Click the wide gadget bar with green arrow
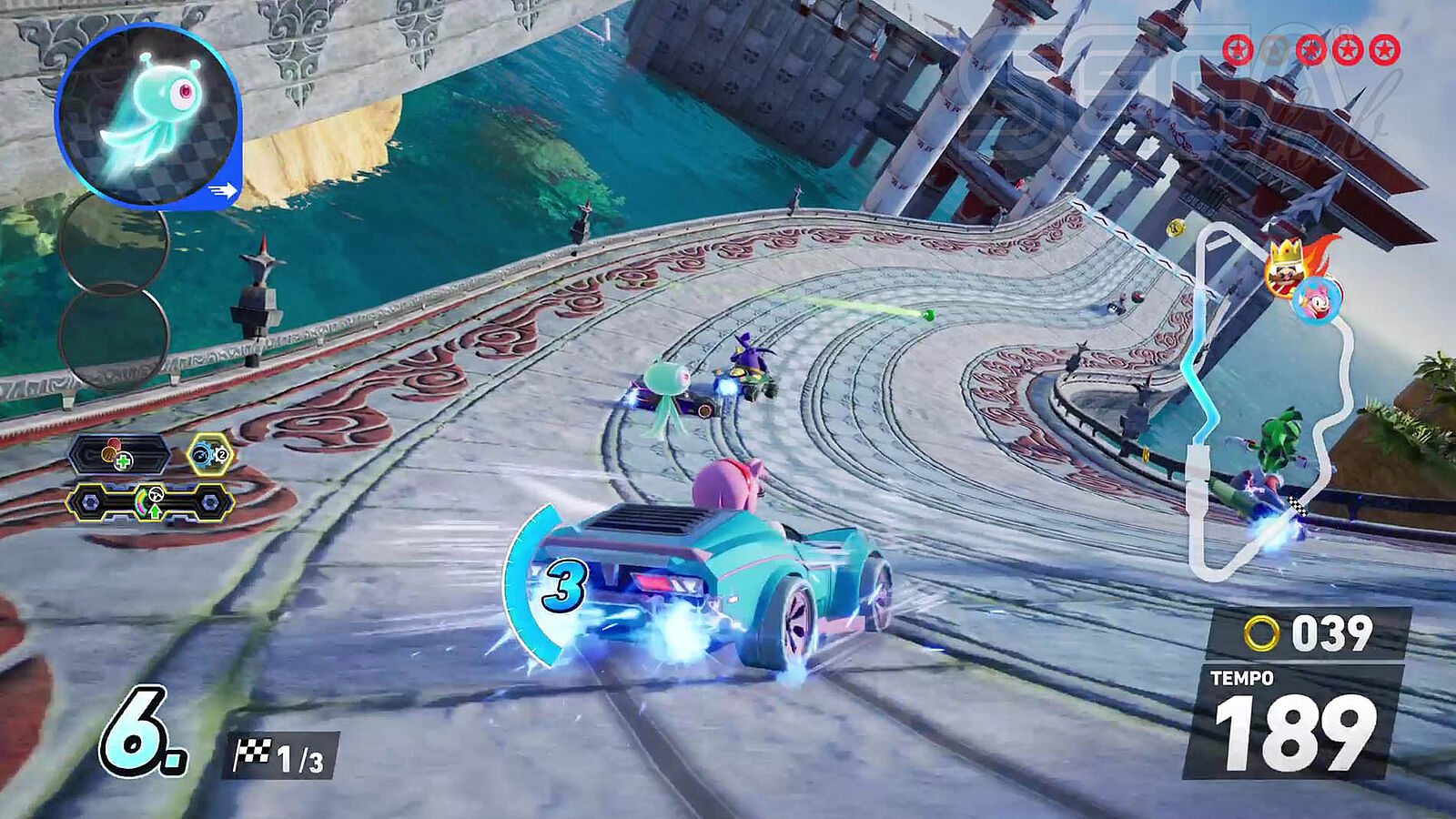1456x819 pixels. [150, 502]
